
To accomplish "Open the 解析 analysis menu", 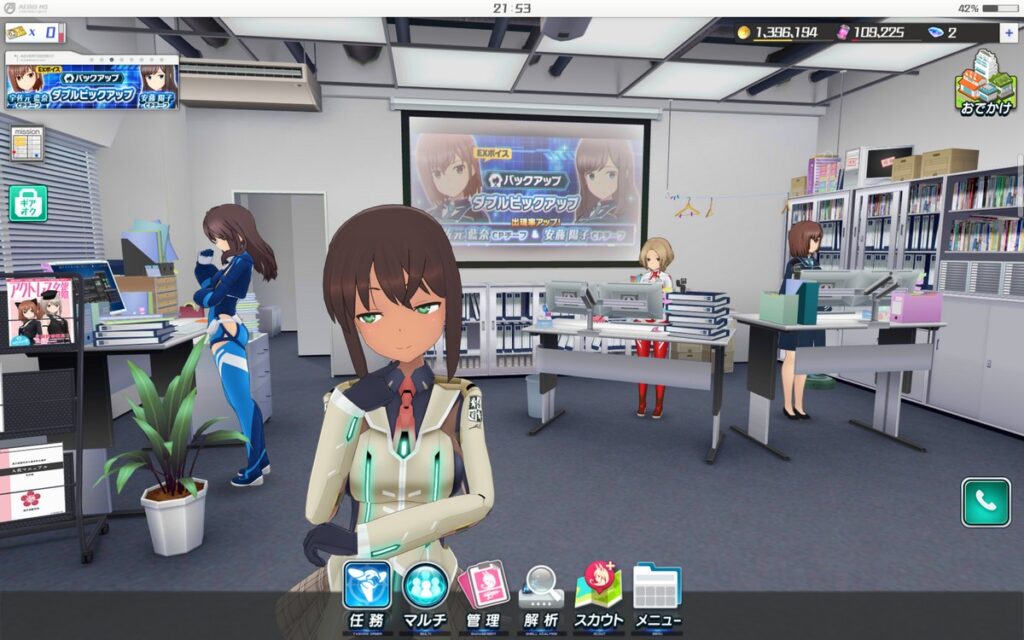I will click(541, 596).
